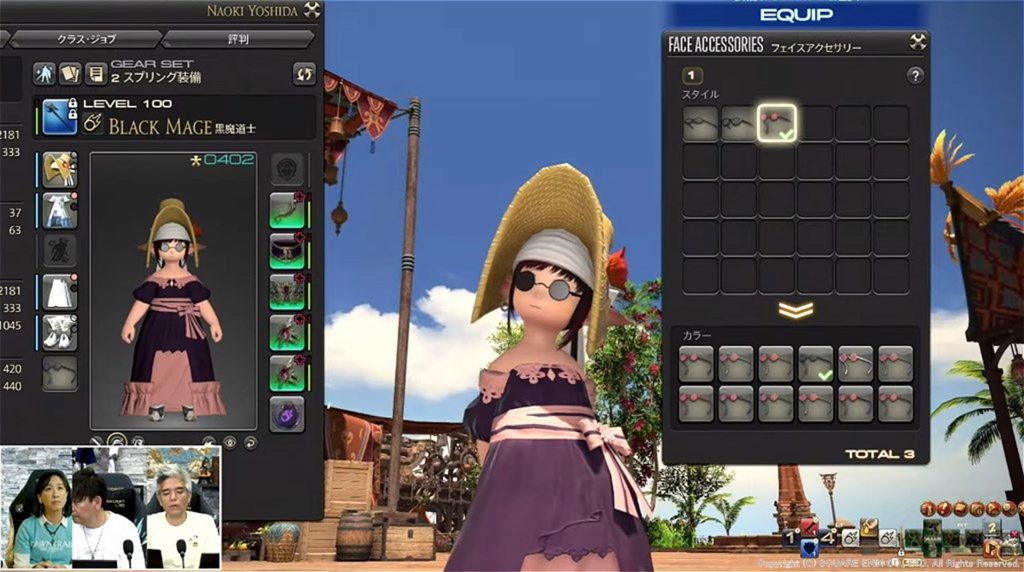
Task: Select the Black Mage staff weapon slot
Action: coord(60,116)
